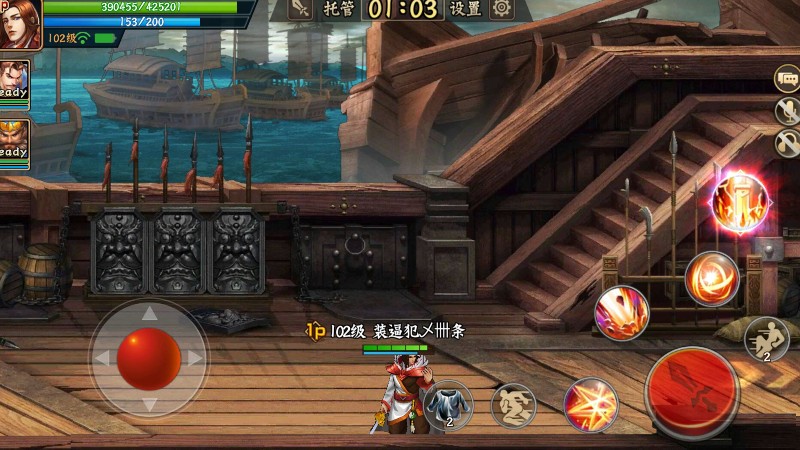
Task: Open the chat speech-bubble button
Action: click(x=787, y=78)
